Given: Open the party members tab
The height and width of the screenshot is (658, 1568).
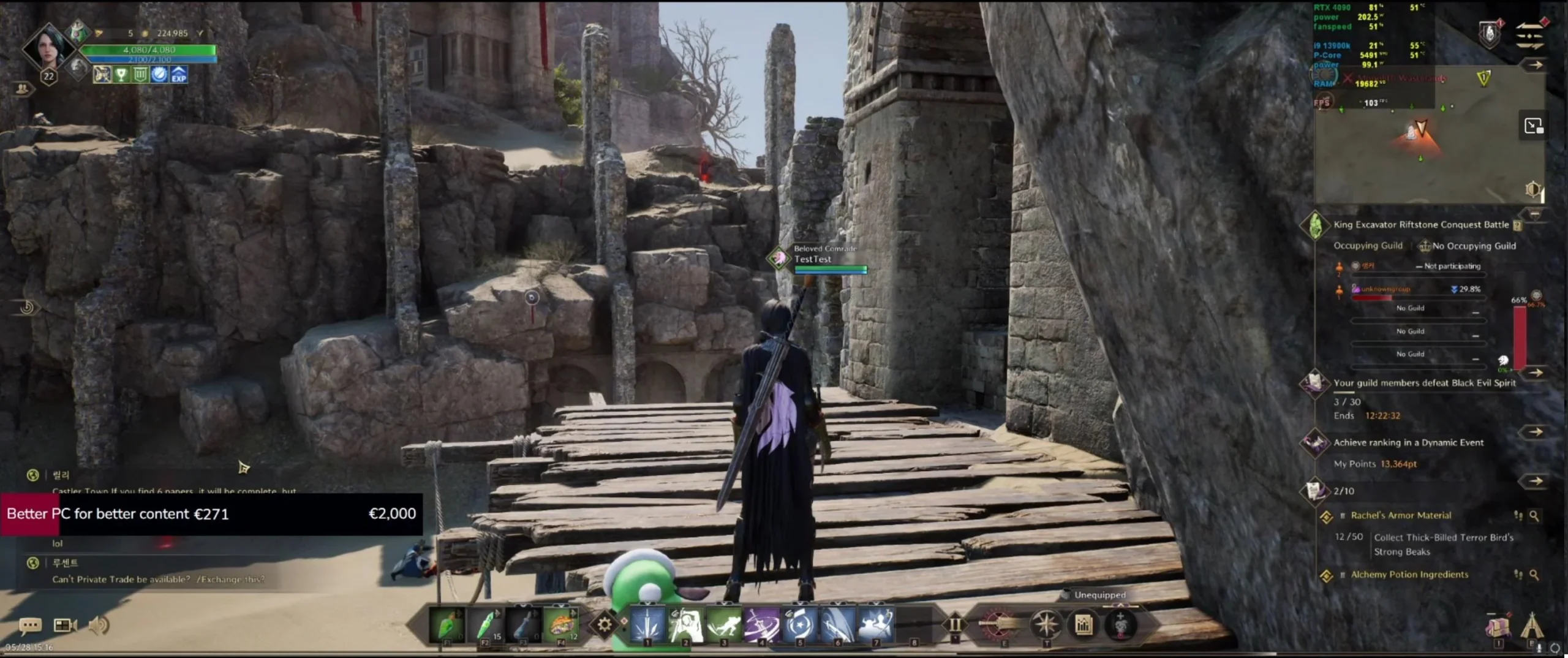Looking at the screenshot, I should pos(23,89).
